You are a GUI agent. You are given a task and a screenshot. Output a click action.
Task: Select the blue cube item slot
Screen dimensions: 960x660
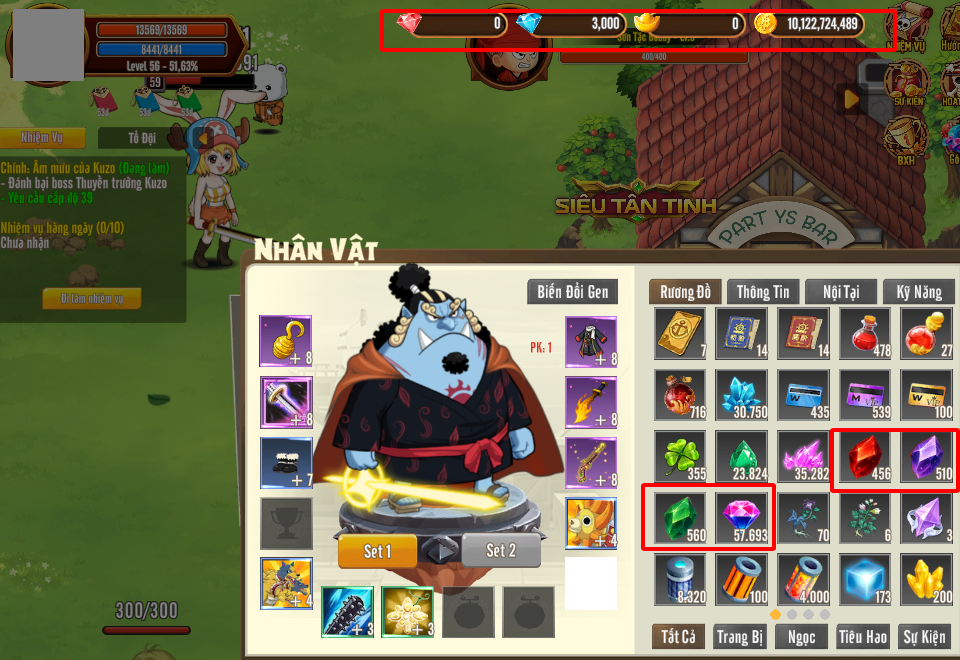pyautogui.click(x=864, y=581)
